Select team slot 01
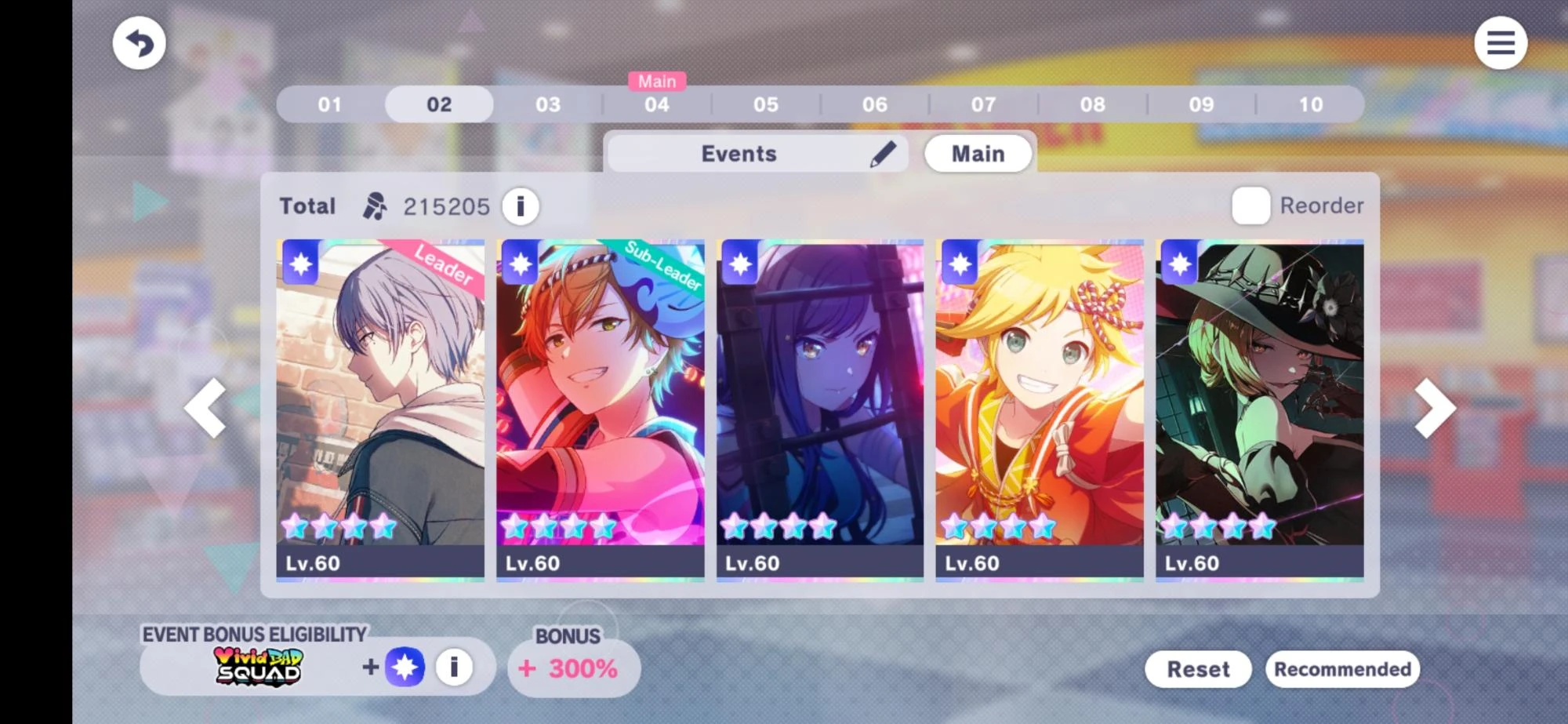Image resolution: width=1568 pixels, height=724 pixels. click(330, 104)
